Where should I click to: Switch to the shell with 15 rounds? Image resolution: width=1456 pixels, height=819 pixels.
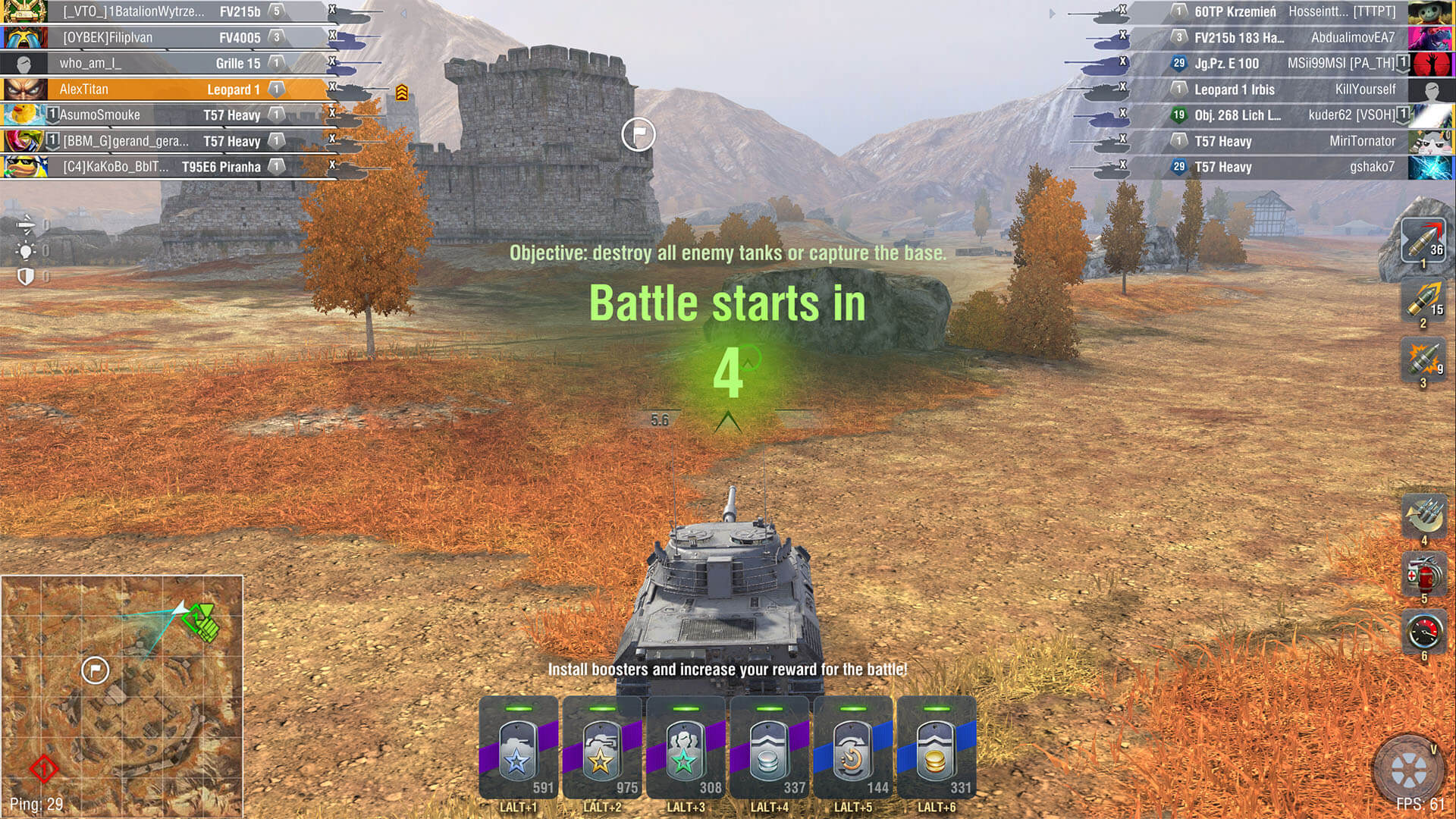click(1423, 300)
